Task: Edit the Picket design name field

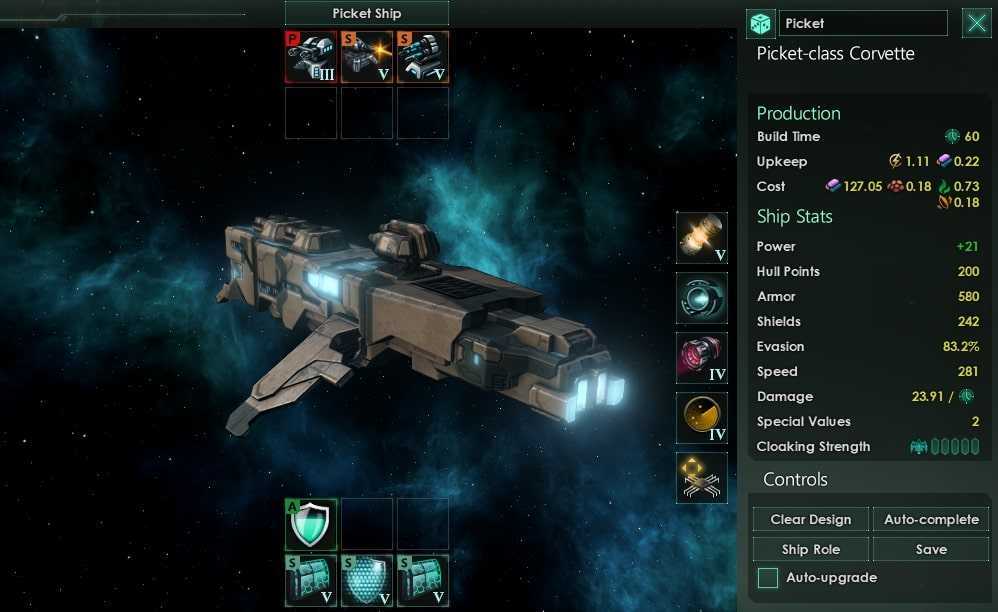Action: click(x=862, y=23)
